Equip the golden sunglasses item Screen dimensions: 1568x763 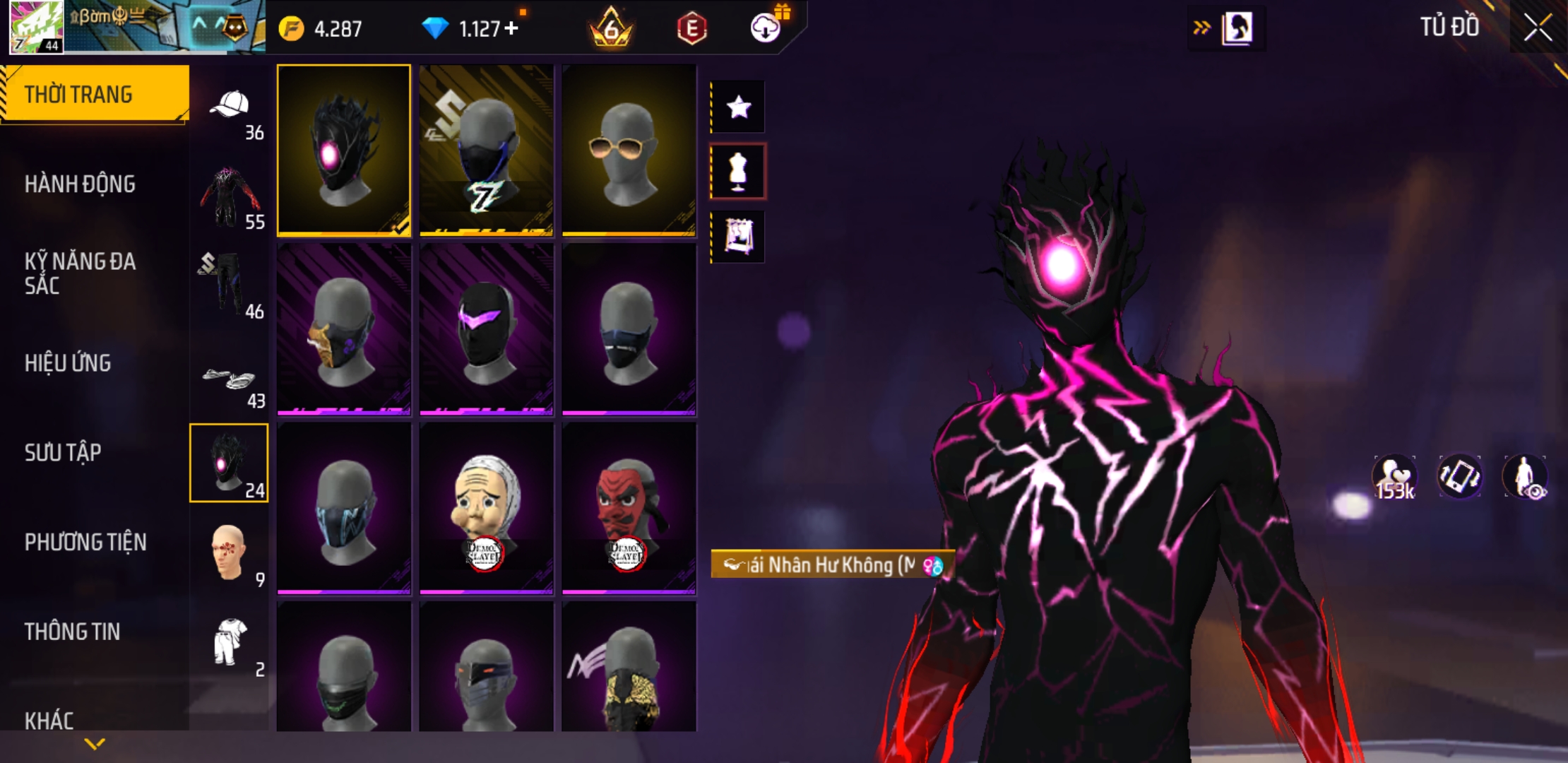628,150
